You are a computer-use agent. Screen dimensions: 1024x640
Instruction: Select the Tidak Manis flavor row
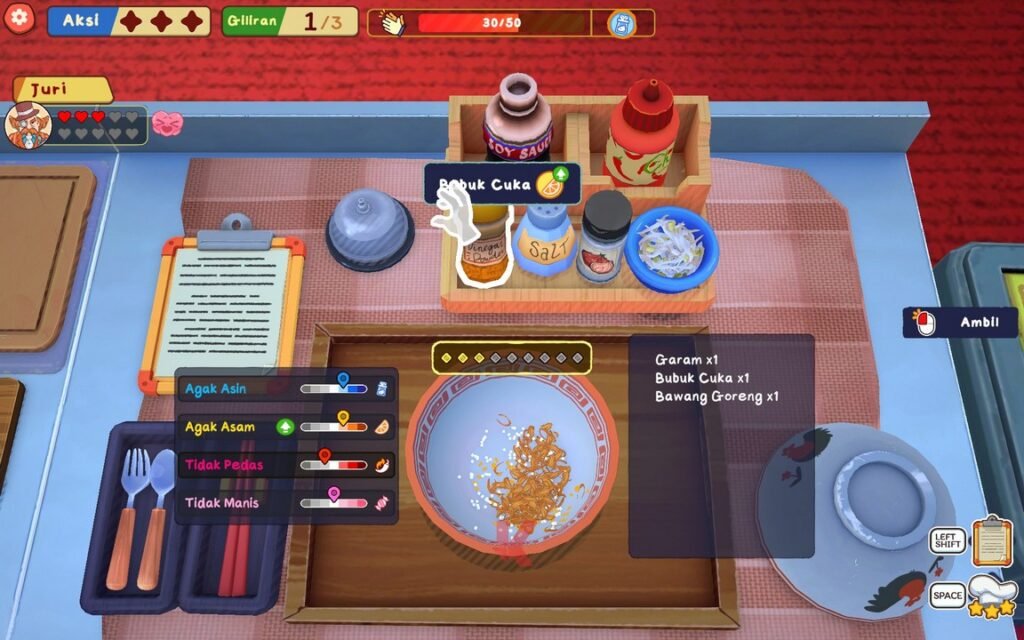tap(287, 503)
